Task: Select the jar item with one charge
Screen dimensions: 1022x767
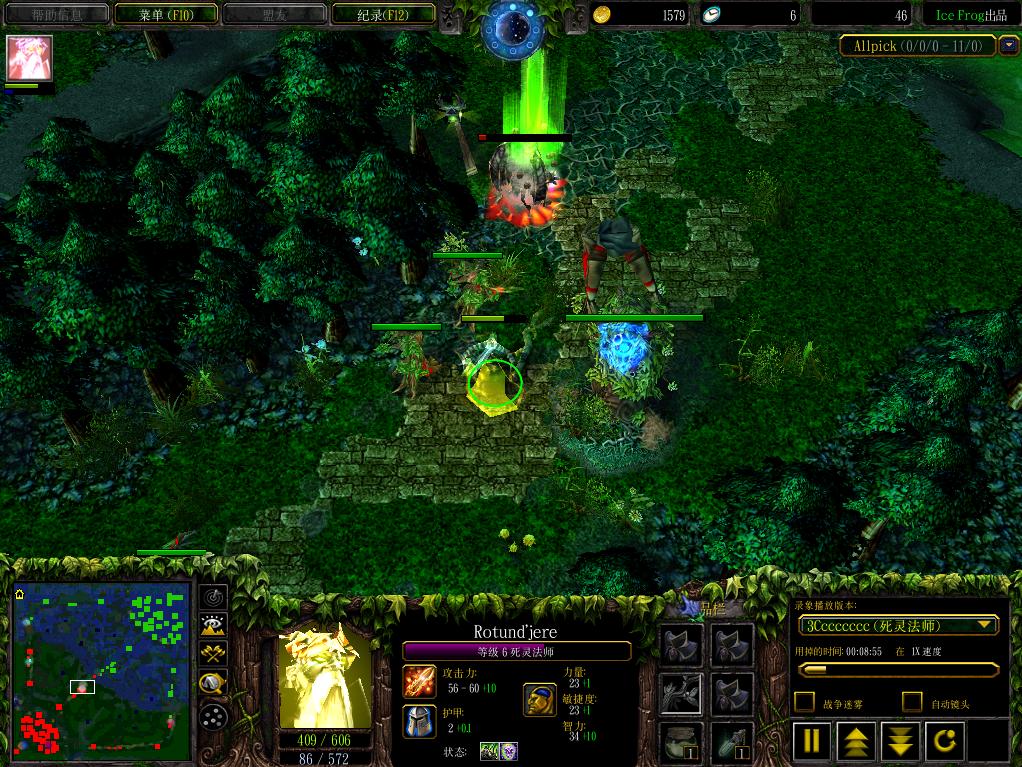Action: pyautogui.click(x=679, y=743)
